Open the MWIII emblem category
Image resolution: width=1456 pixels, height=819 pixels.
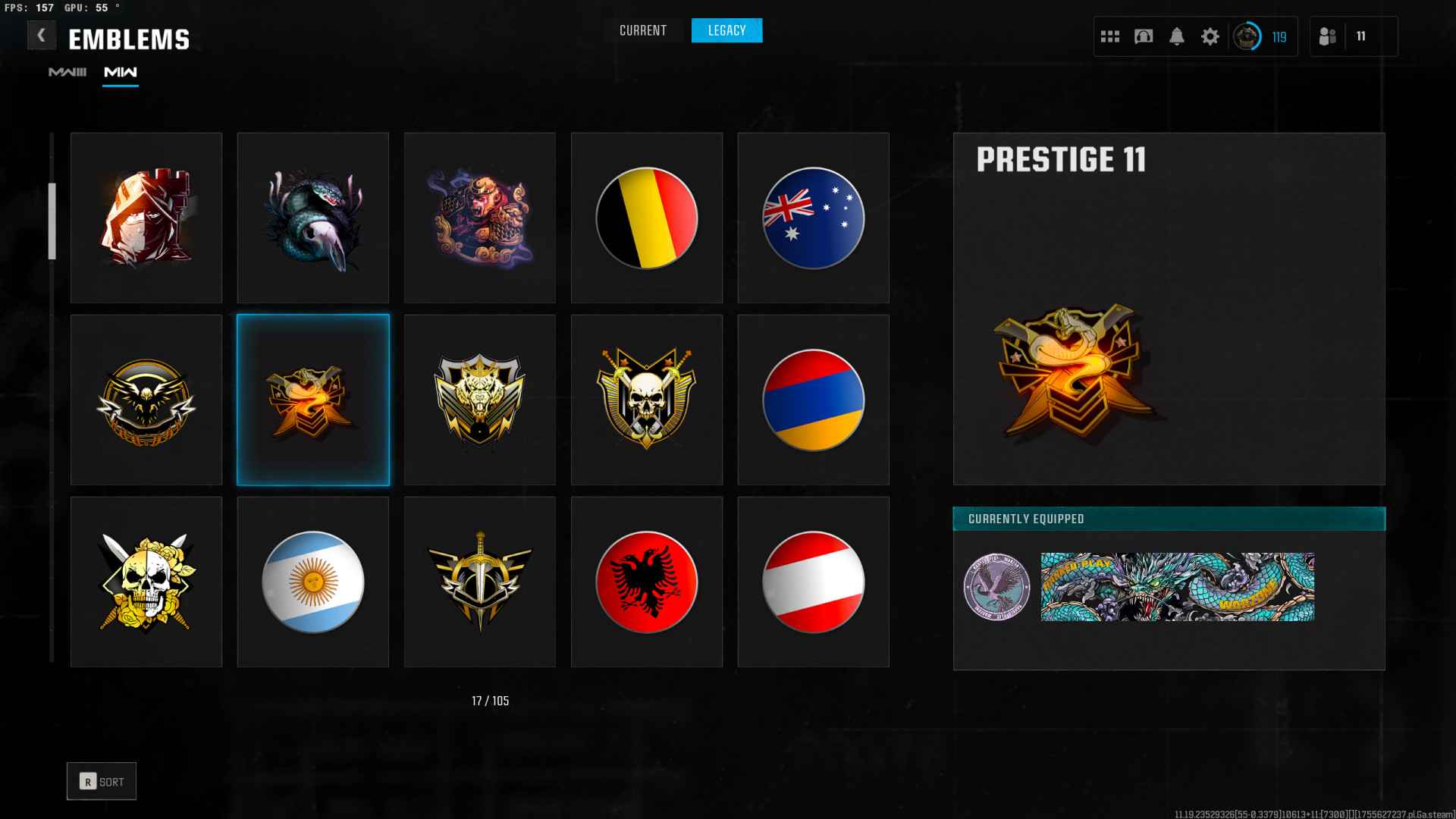pyautogui.click(x=67, y=72)
